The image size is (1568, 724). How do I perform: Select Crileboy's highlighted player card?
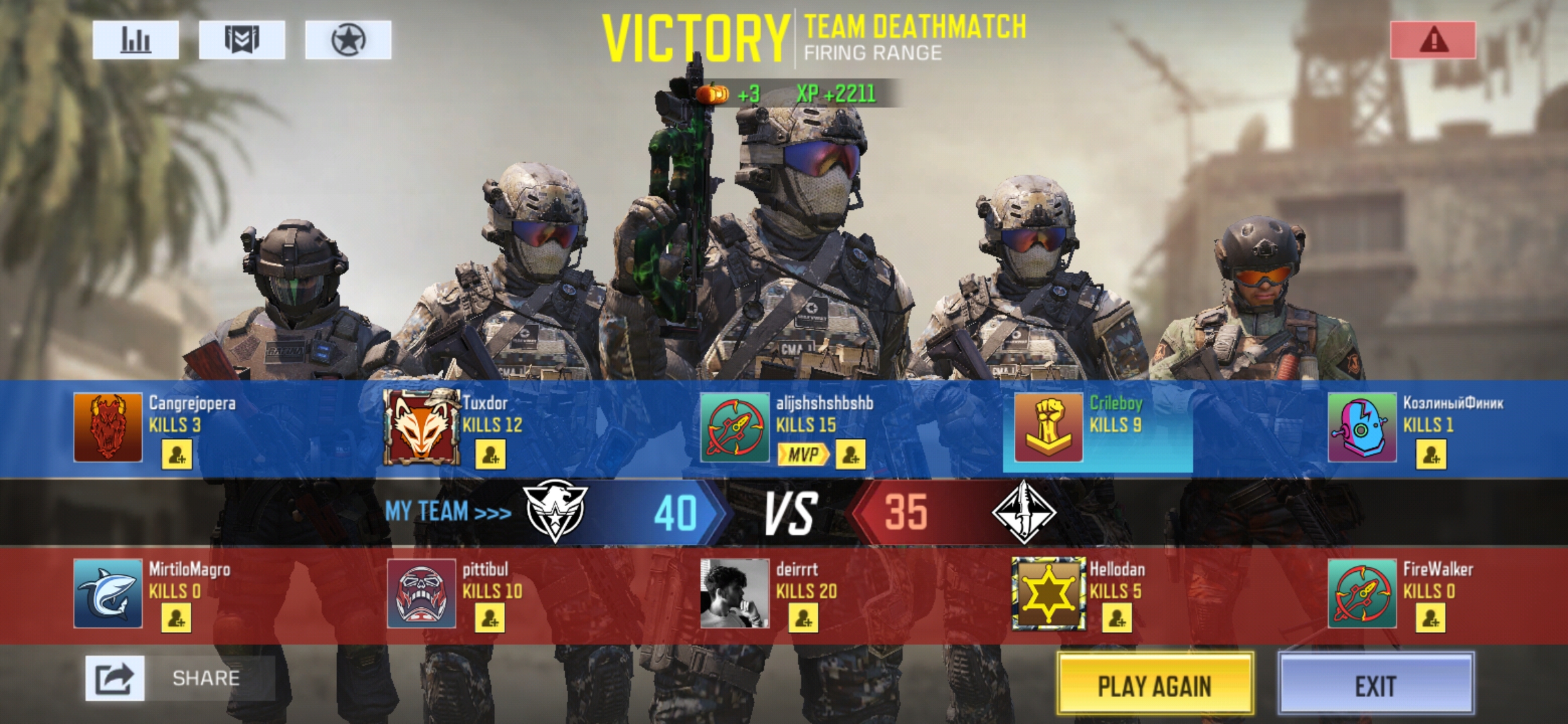point(1098,426)
